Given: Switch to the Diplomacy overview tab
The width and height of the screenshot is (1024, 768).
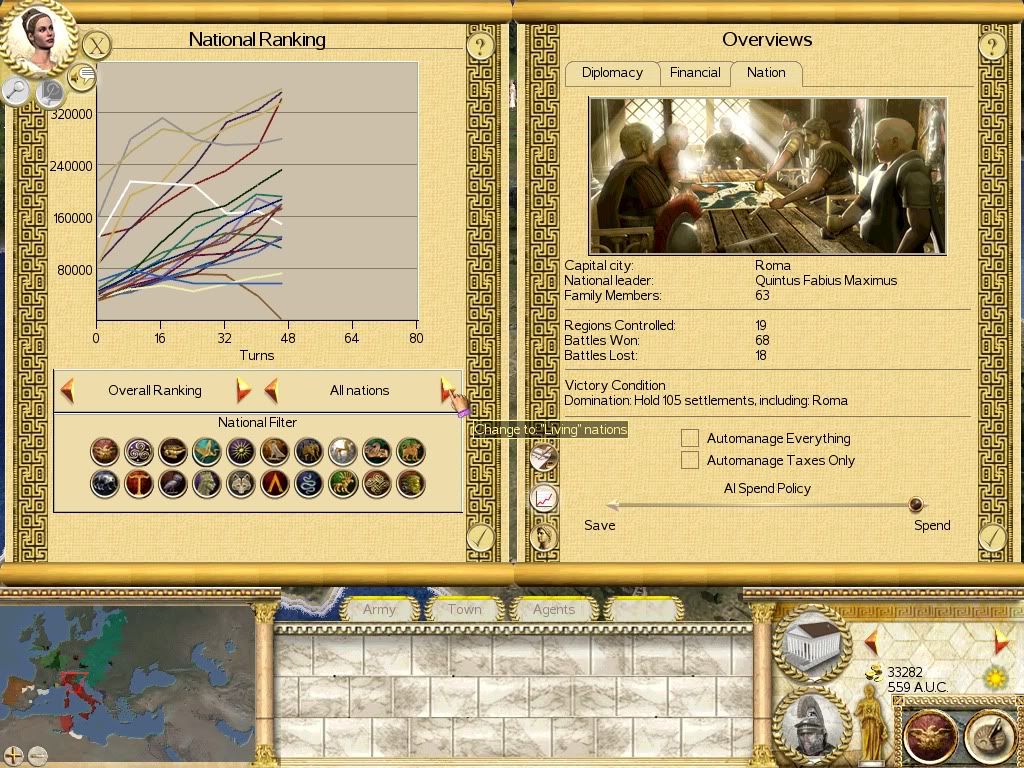Looking at the screenshot, I should (612, 73).
